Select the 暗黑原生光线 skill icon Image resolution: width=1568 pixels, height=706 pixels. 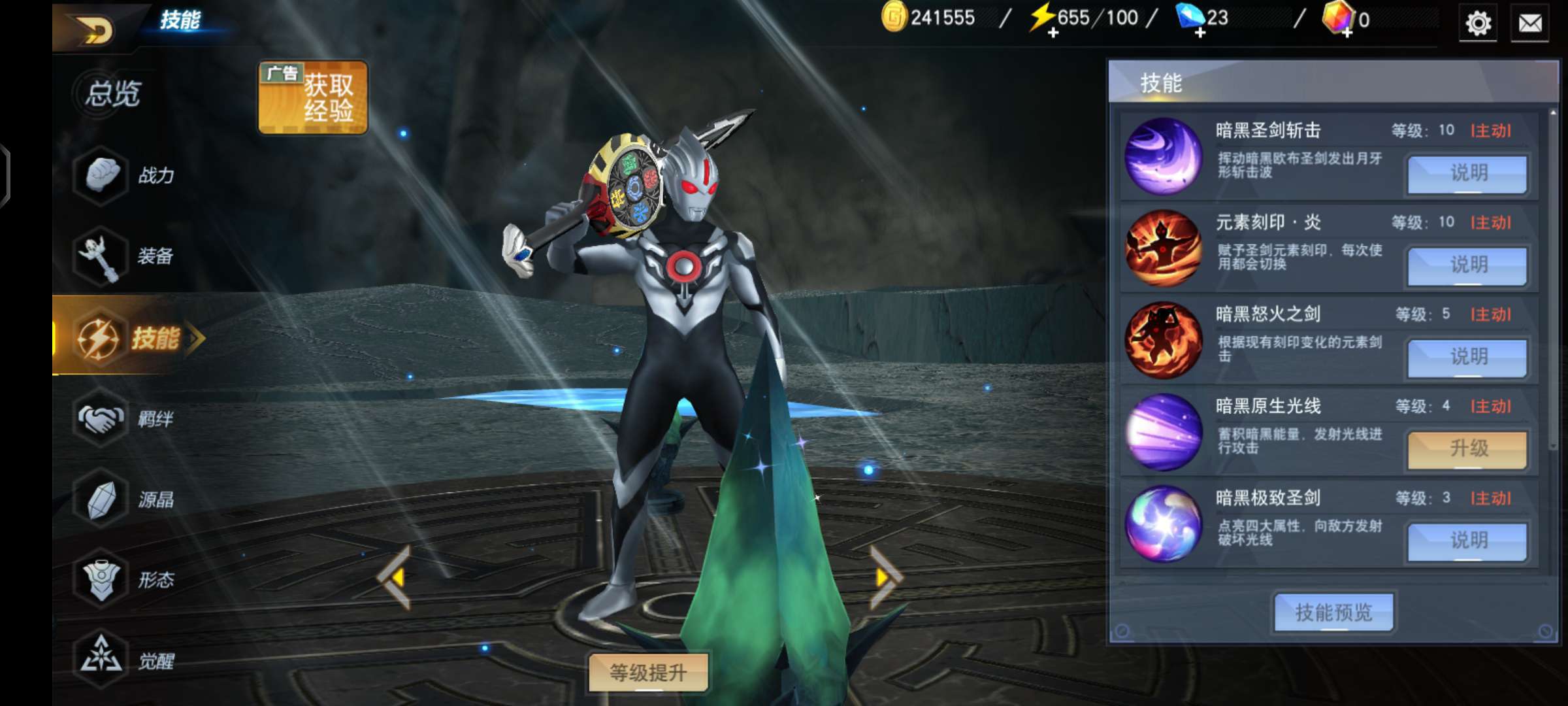click(x=1163, y=432)
